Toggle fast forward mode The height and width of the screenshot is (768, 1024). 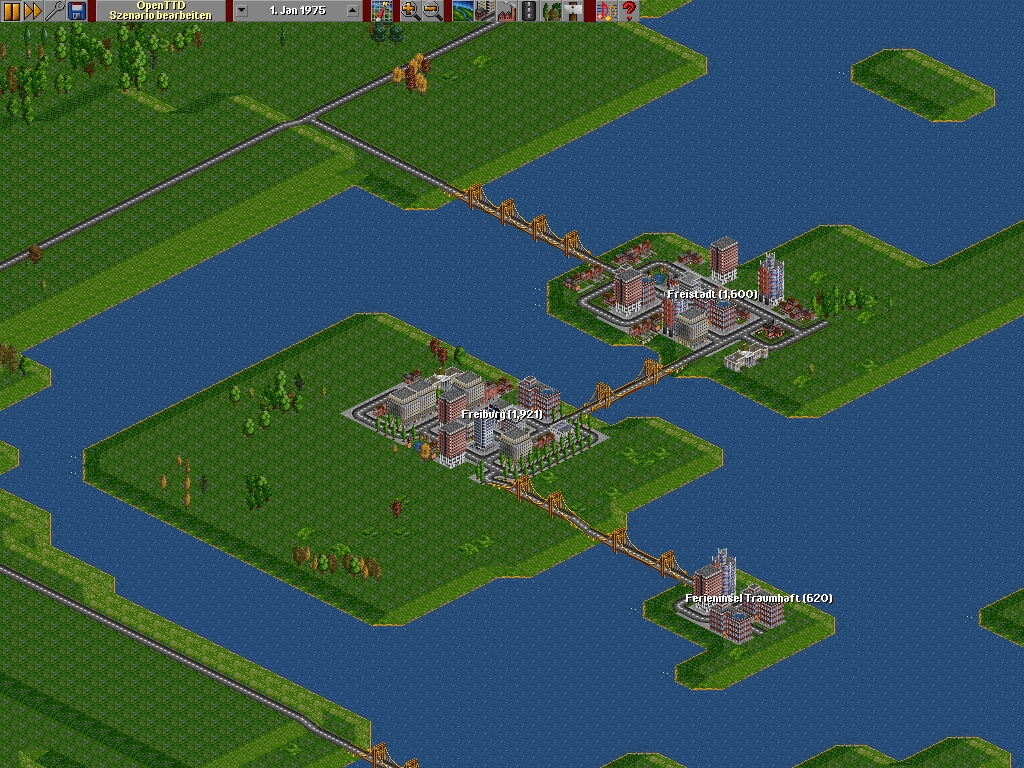33,11
